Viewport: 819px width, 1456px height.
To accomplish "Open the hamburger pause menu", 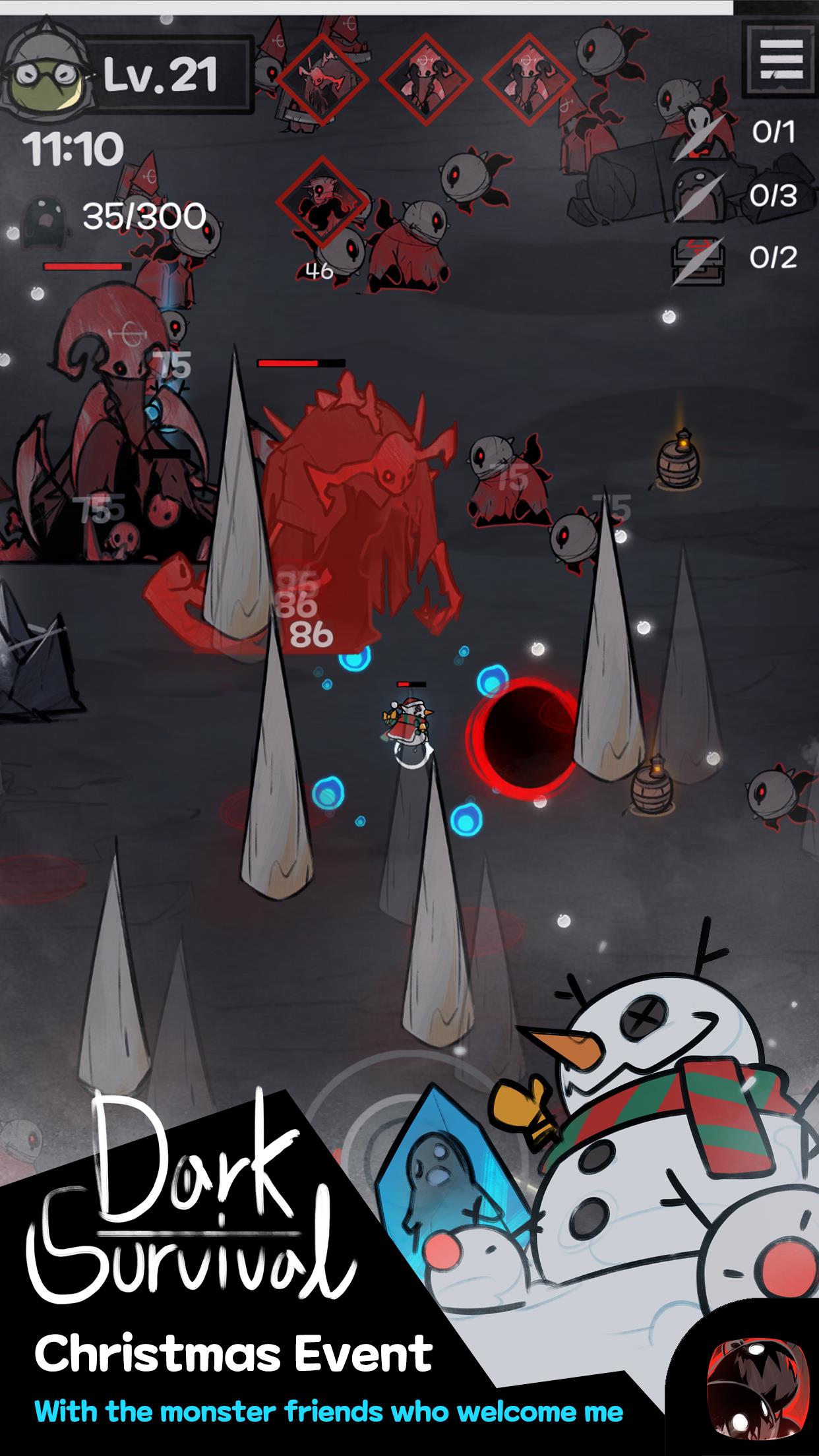I will [x=781, y=59].
